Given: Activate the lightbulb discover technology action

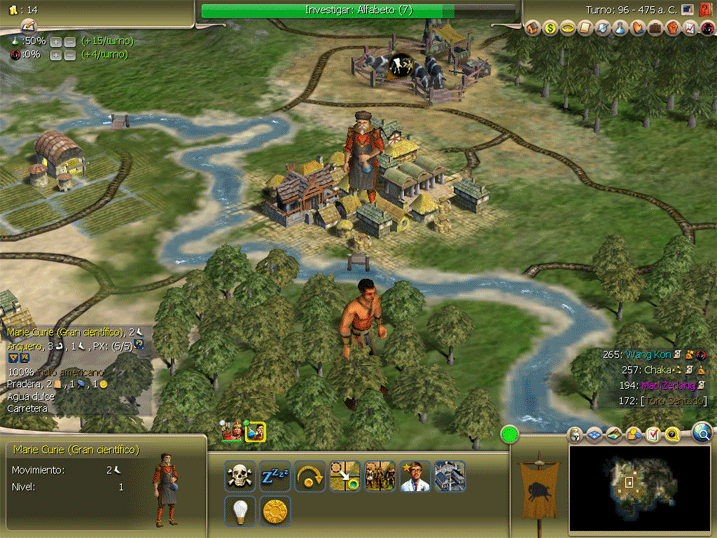Looking at the screenshot, I should [x=241, y=511].
